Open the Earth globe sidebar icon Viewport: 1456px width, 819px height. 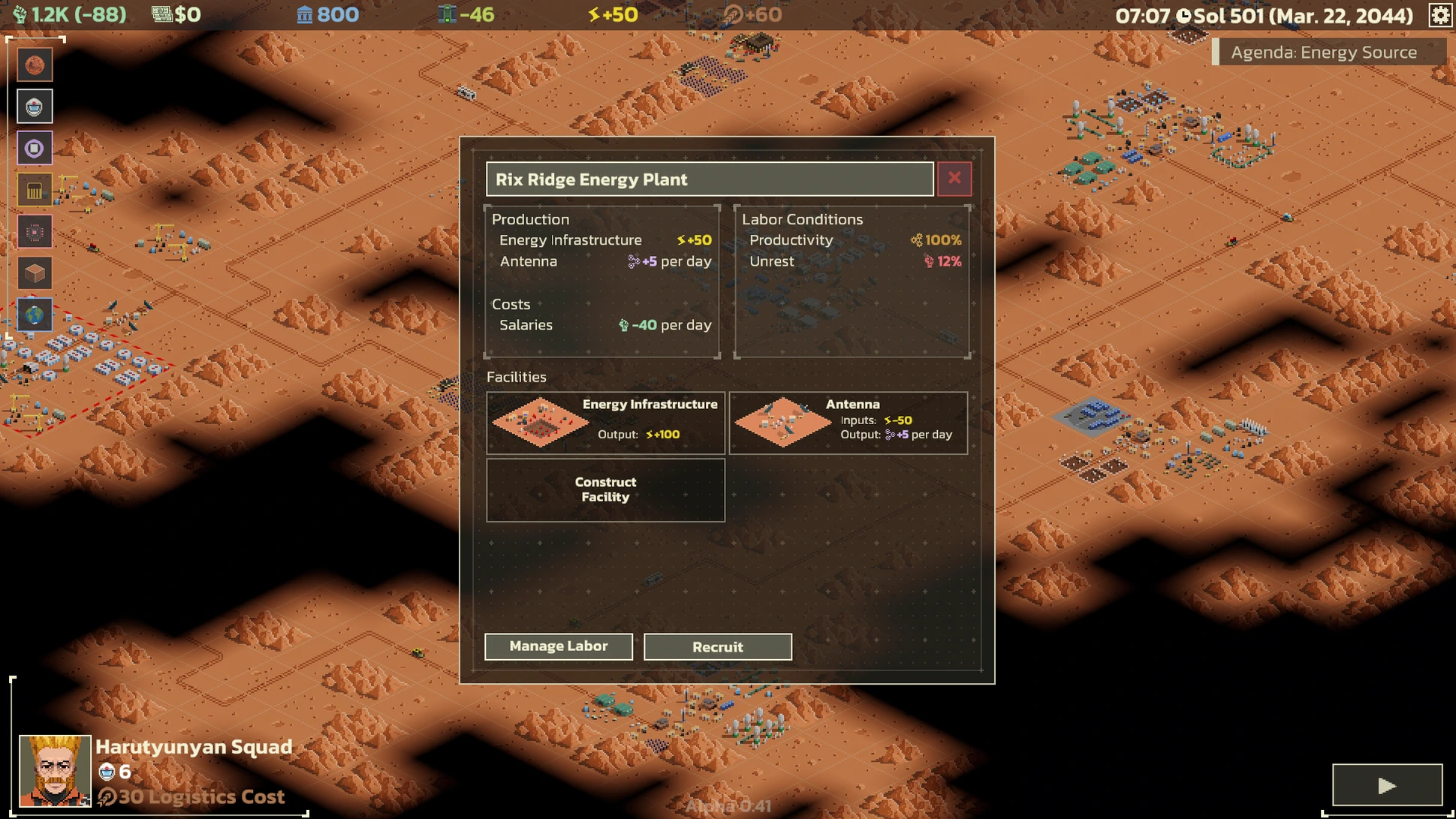tap(35, 315)
